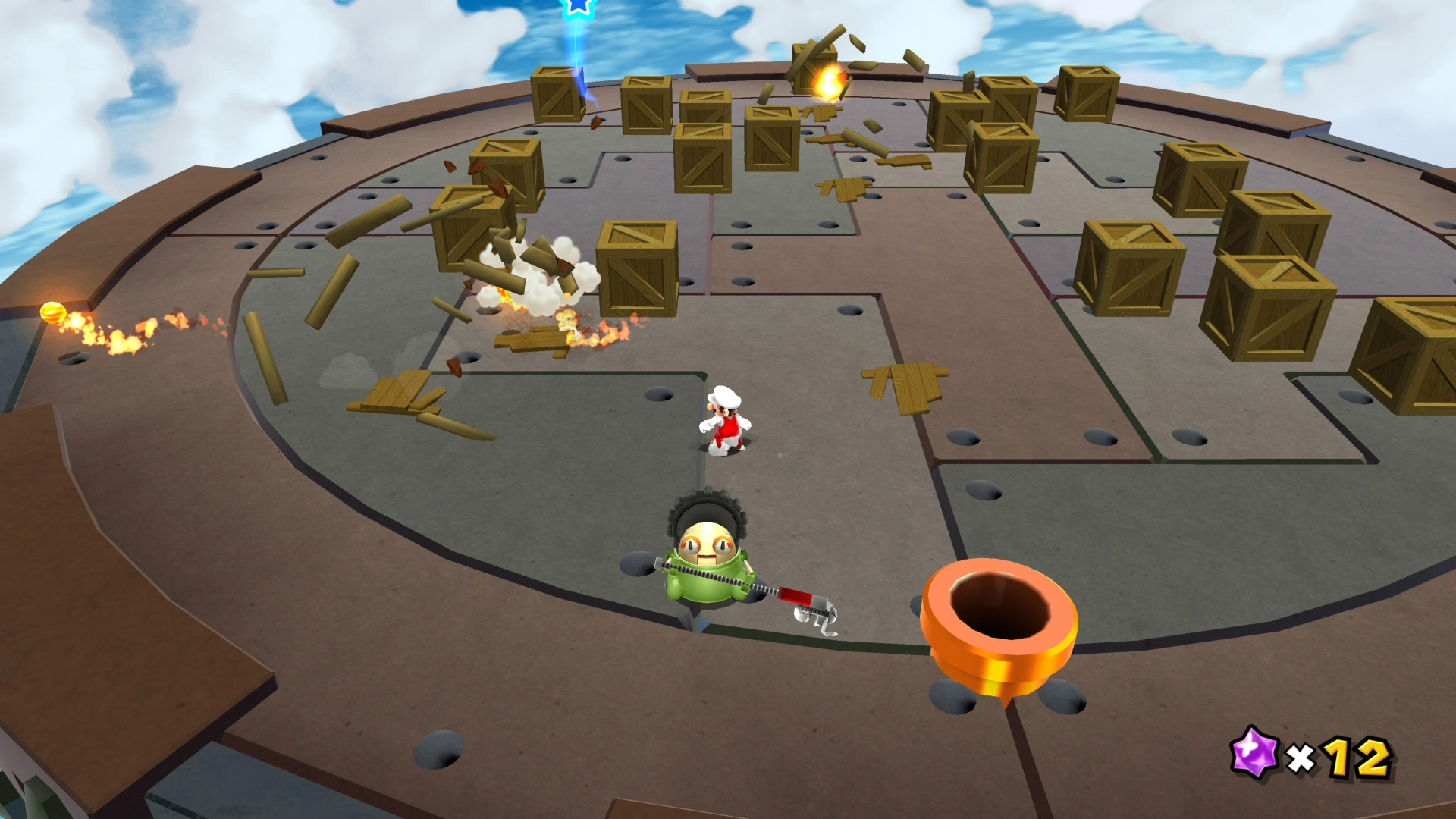Click the purple Star Bit icon
Screen dimensions: 1456x819
(x=1256, y=752)
